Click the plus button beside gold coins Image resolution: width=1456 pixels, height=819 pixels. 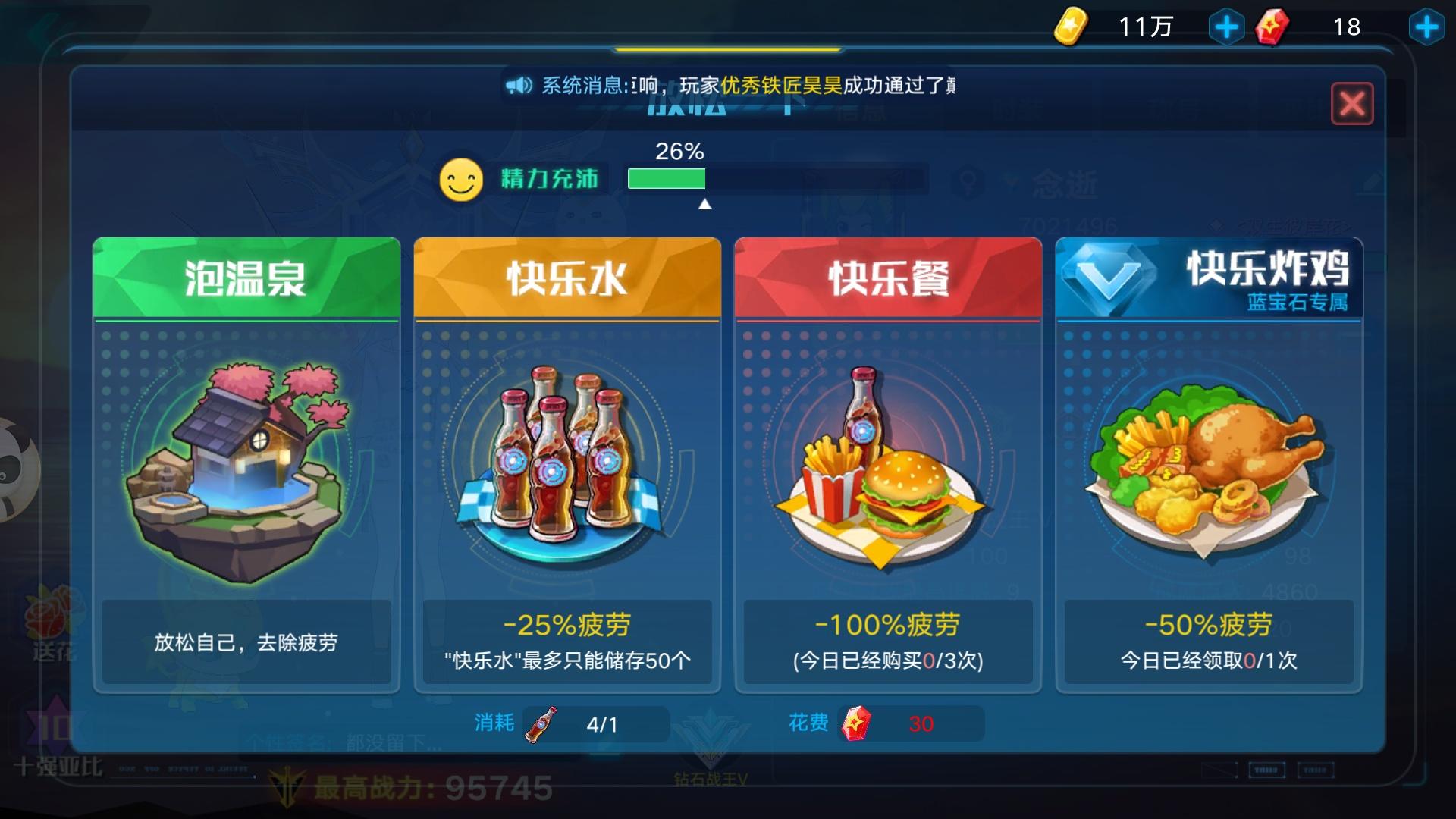(1228, 27)
